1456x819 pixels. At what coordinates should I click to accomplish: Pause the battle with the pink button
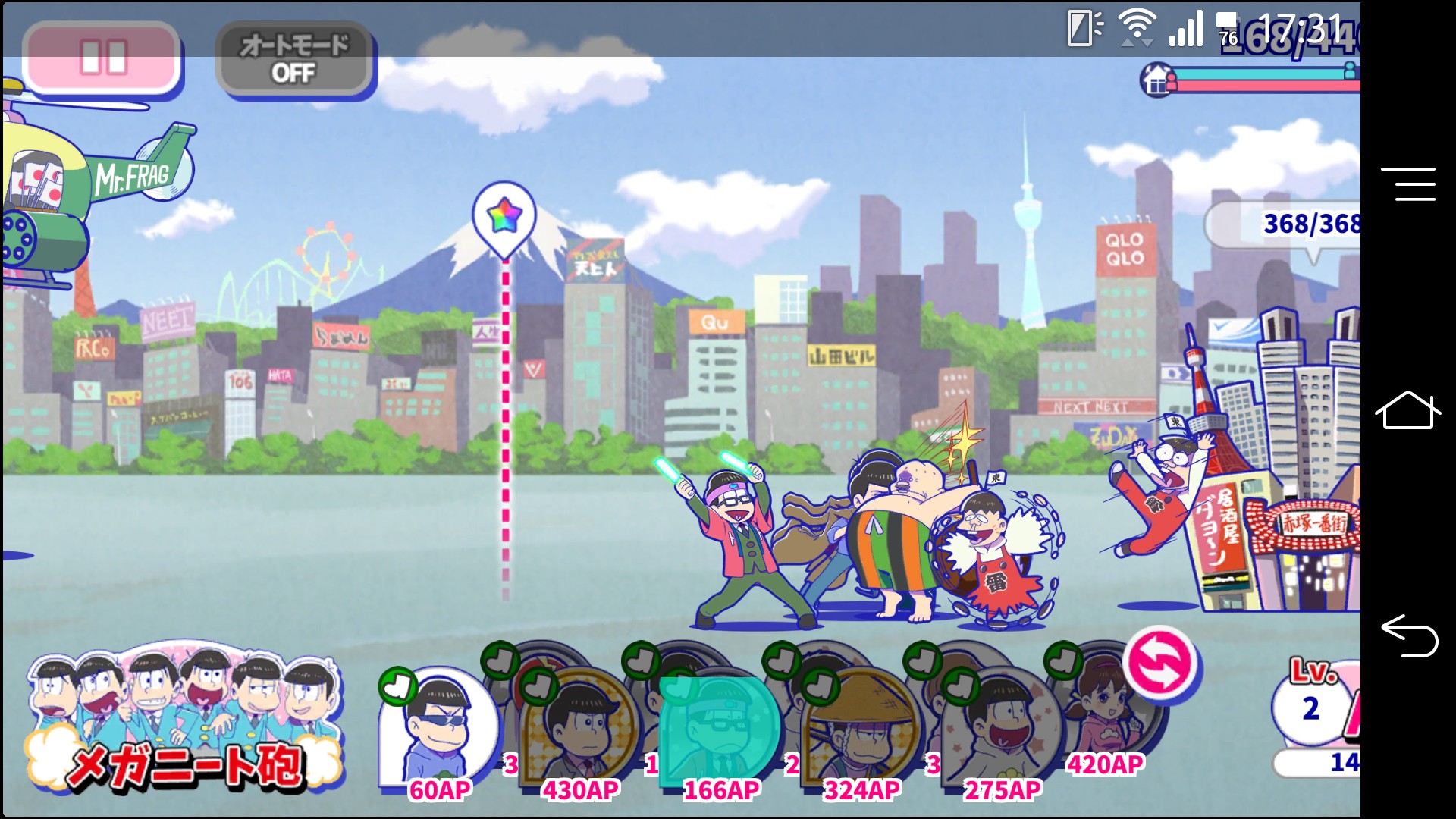tap(102, 58)
